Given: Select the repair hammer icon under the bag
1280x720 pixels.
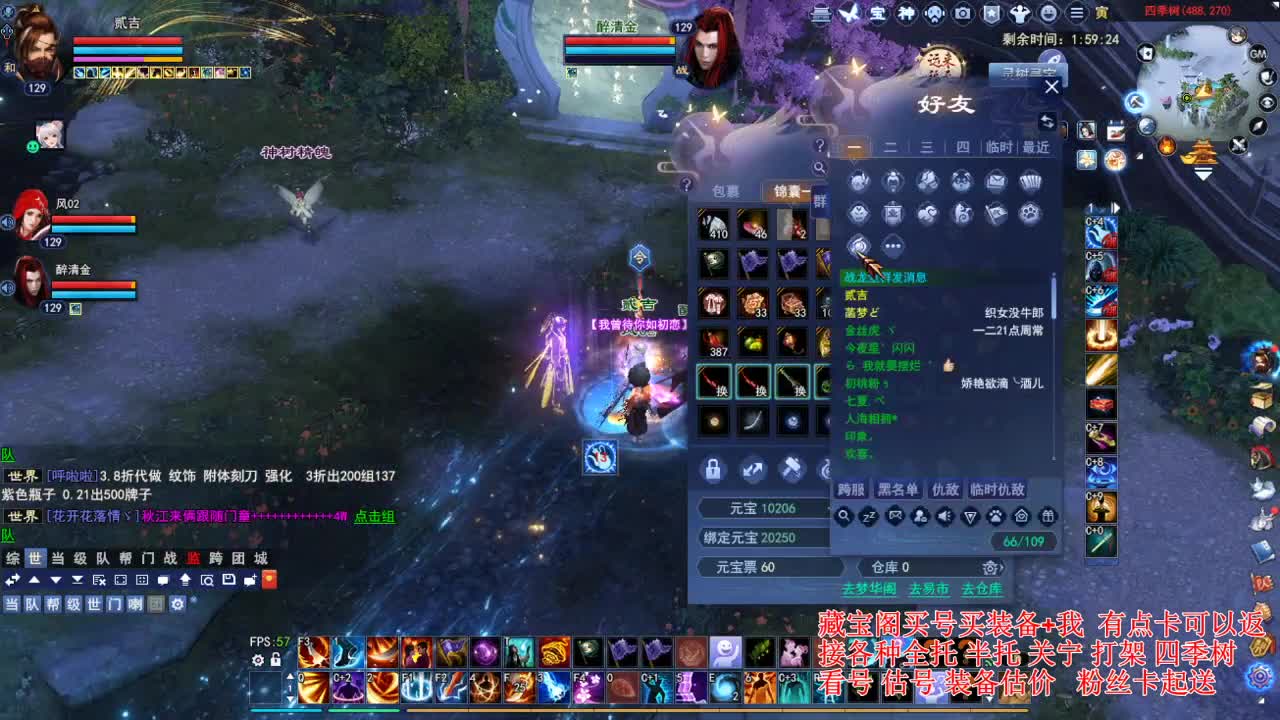Looking at the screenshot, I should [792, 470].
